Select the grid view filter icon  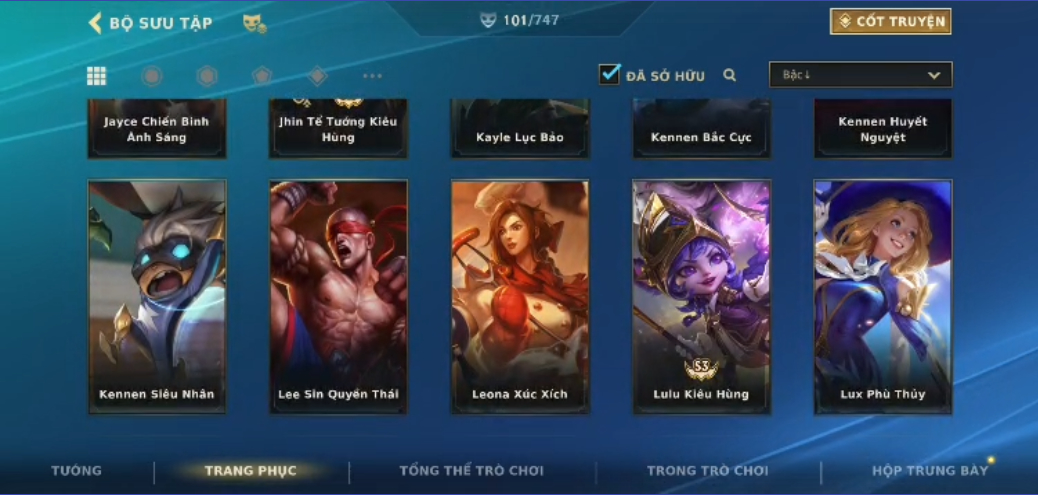tap(97, 76)
